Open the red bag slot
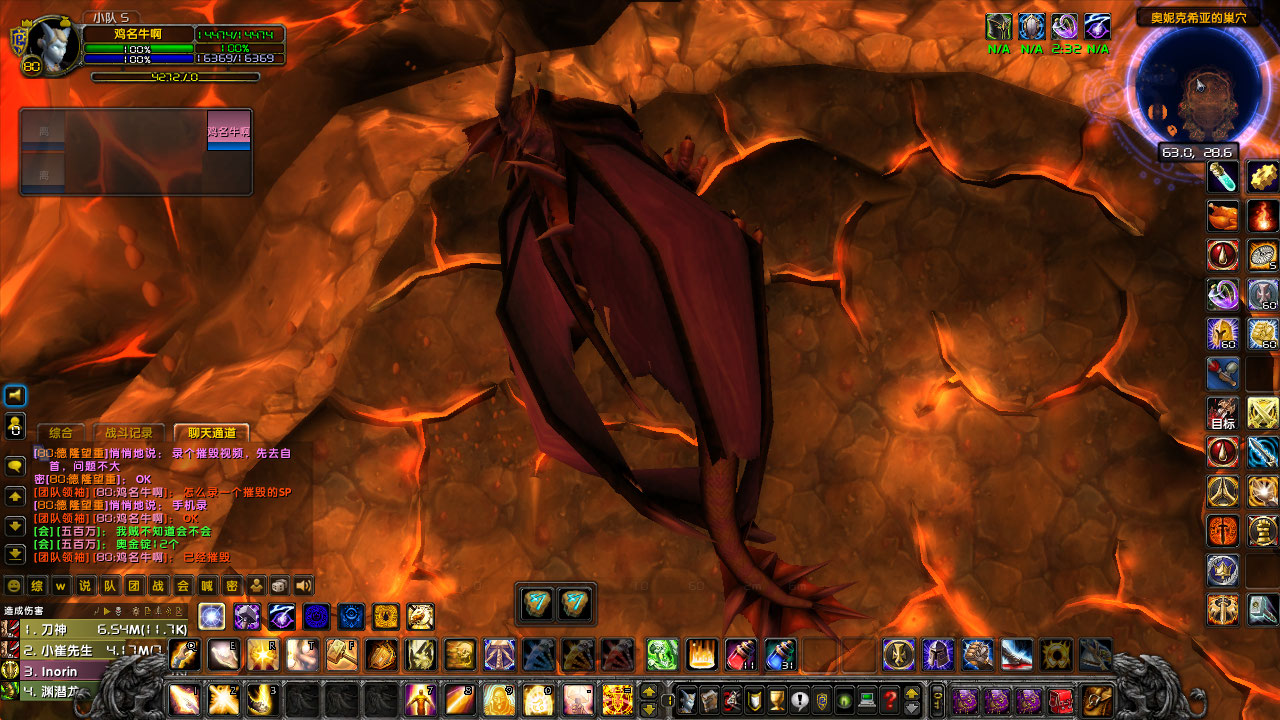The image size is (1280, 720). click(1061, 698)
